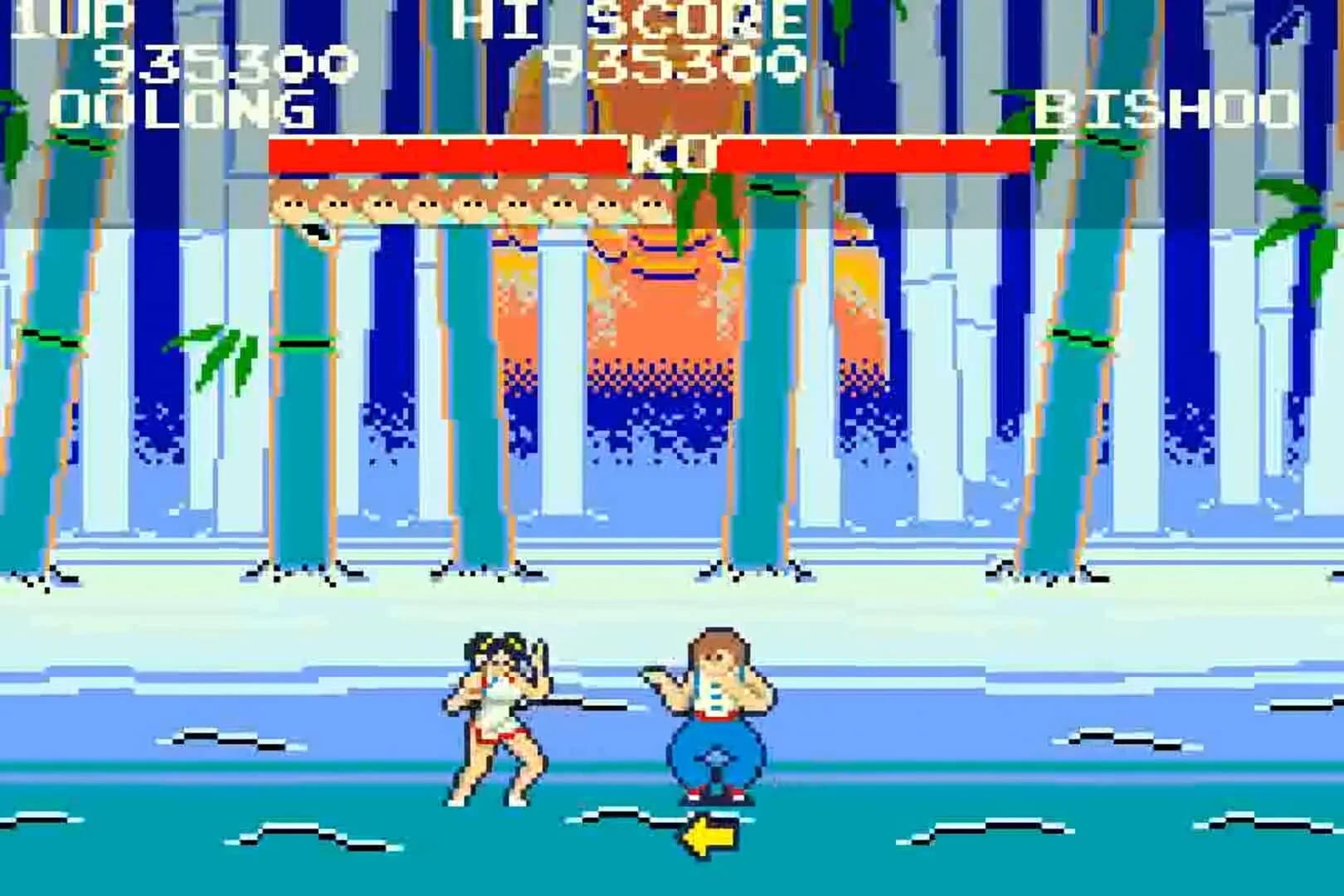Click the high score value 935300

tap(672, 62)
